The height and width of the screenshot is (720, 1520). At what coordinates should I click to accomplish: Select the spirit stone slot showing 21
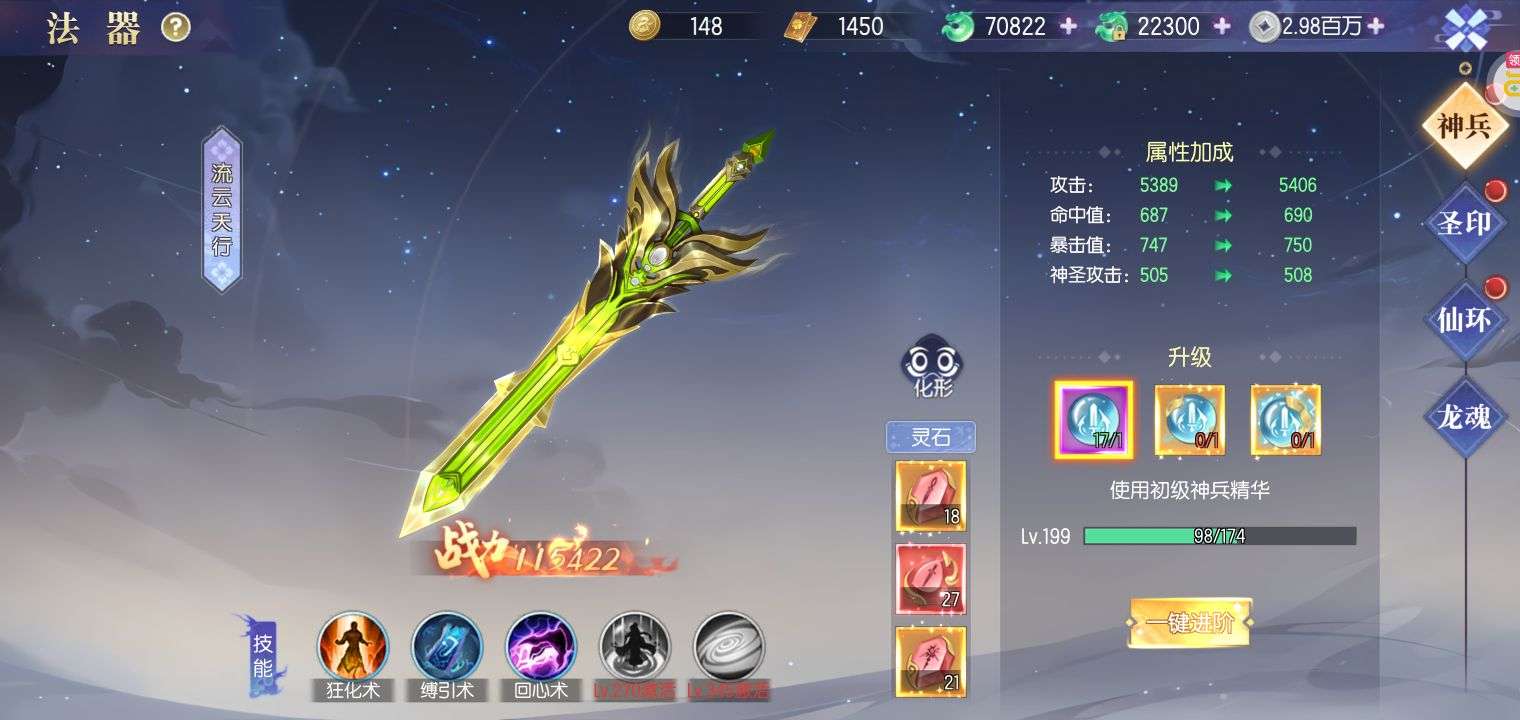click(x=931, y=661)
